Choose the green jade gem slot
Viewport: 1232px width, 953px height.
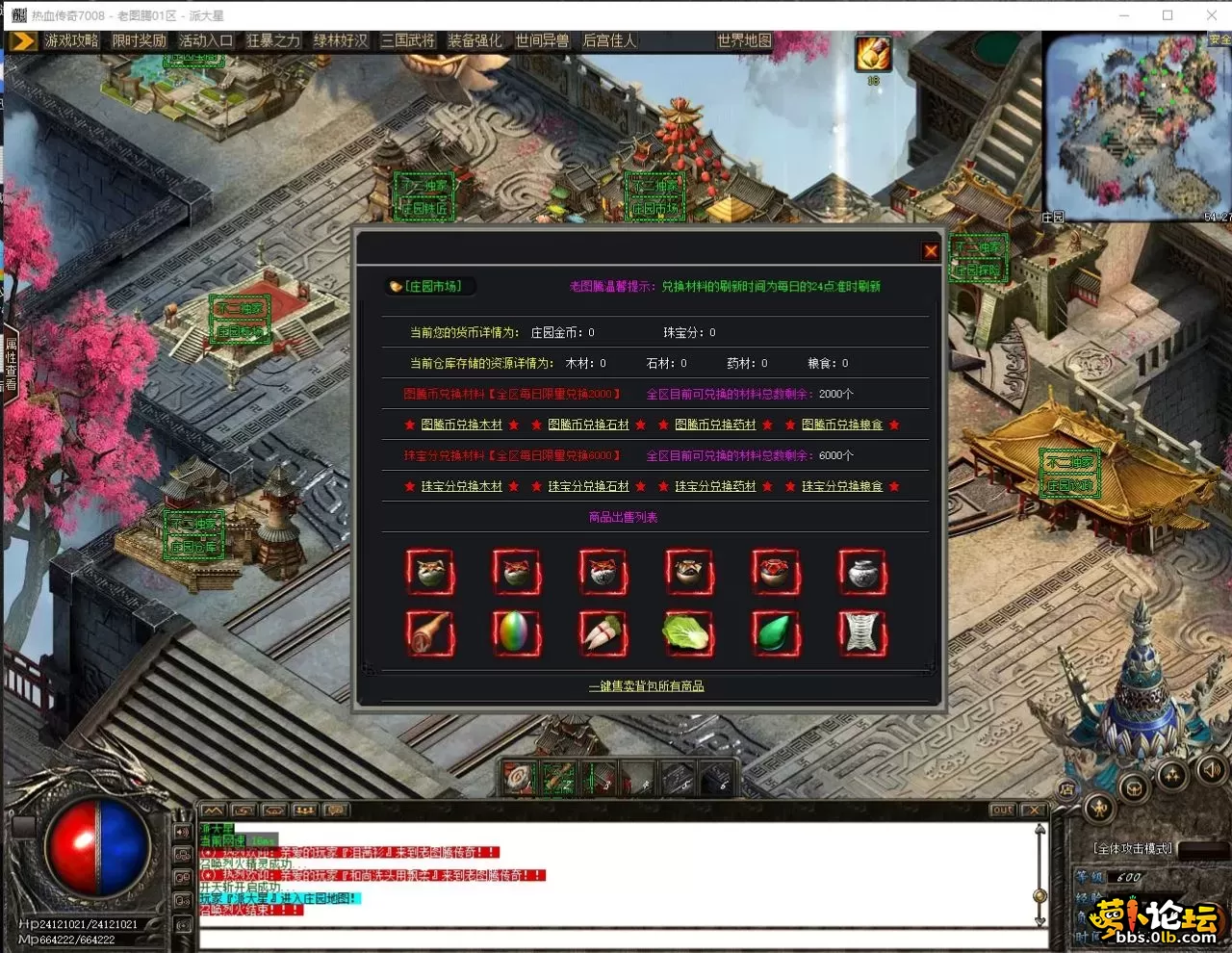(775, 632)
